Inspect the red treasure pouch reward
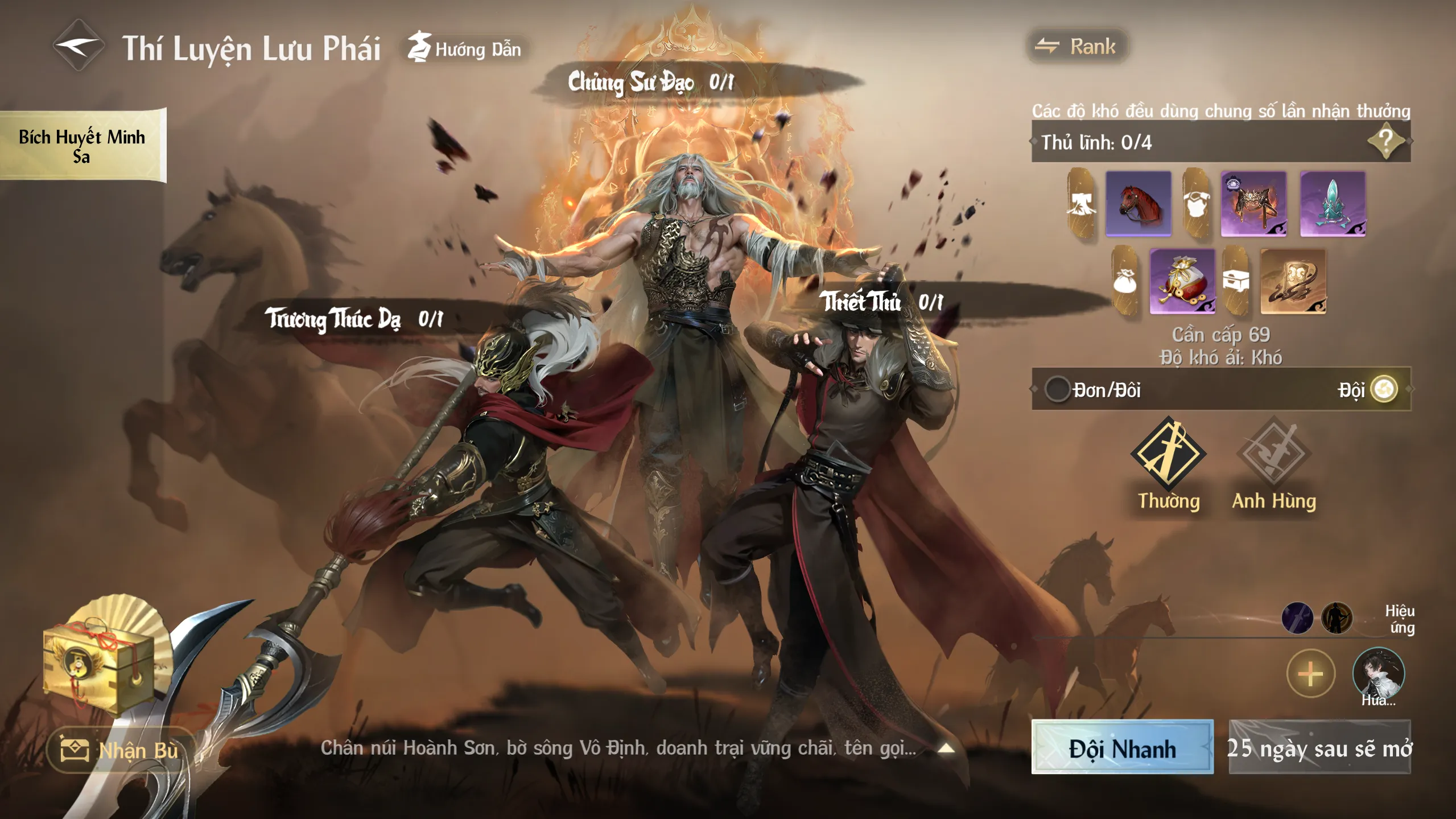Image resolution: width=1456 pixels, height=819 pixels. click(1182, 281)
